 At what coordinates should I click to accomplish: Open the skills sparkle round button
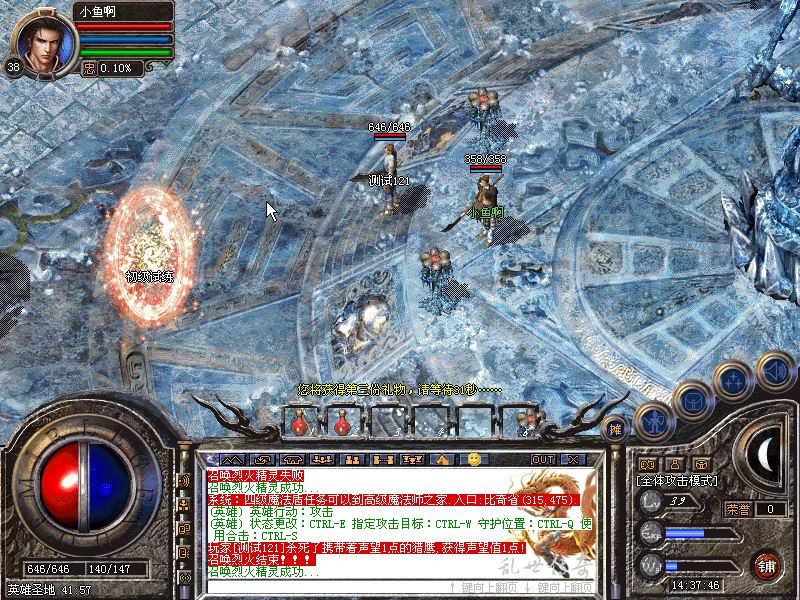coord(733,380)
